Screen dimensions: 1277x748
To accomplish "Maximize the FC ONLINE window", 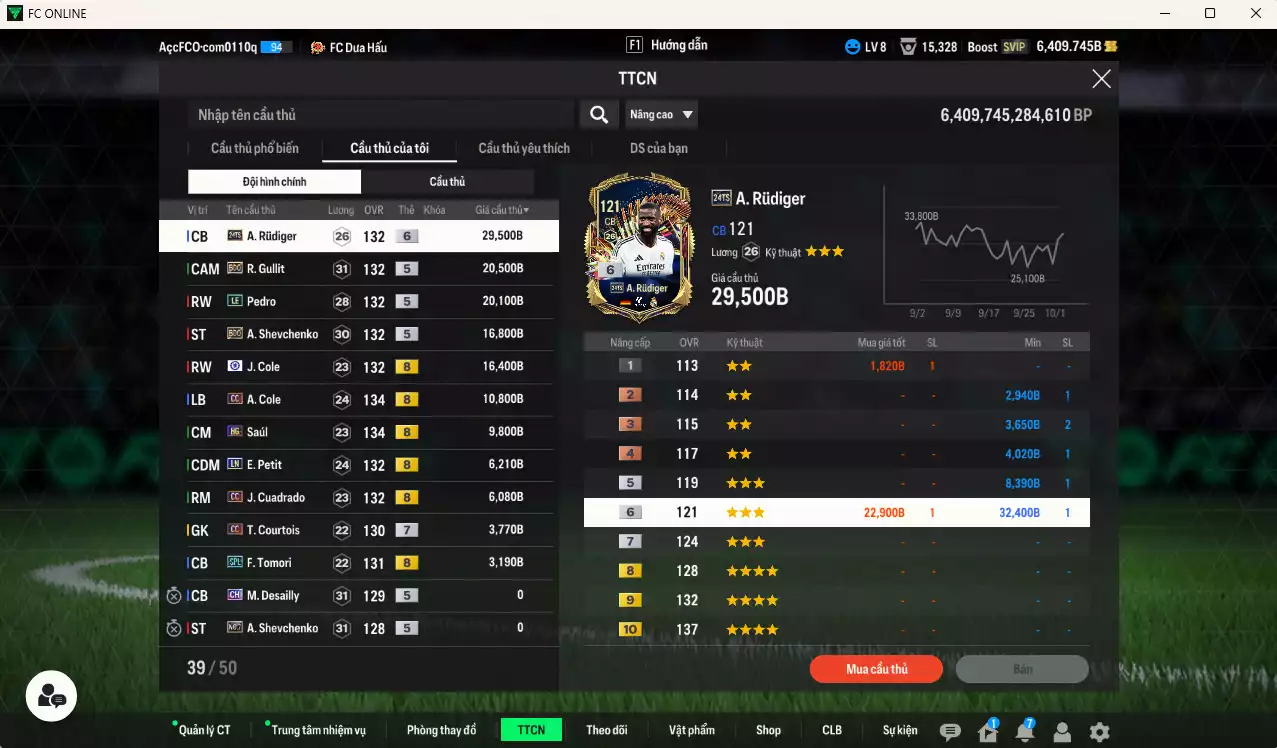I will (1210, 14).
